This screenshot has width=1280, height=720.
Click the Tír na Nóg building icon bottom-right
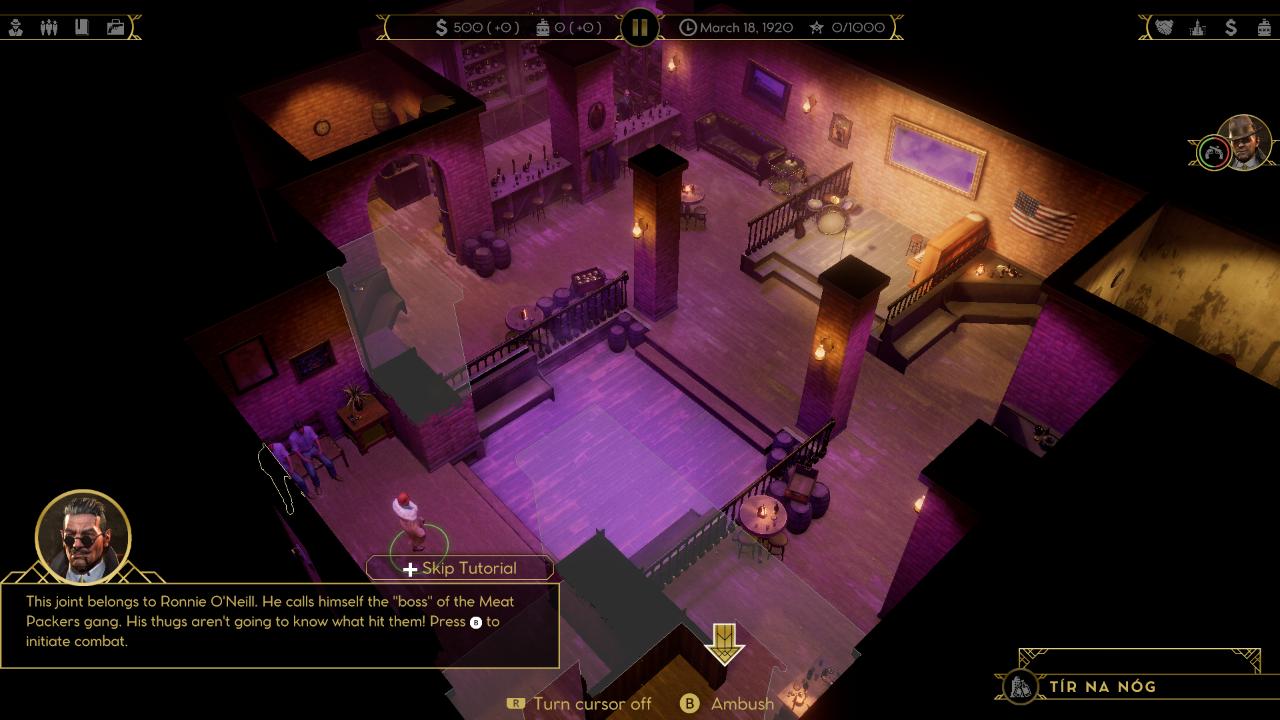coord(1021,688)
